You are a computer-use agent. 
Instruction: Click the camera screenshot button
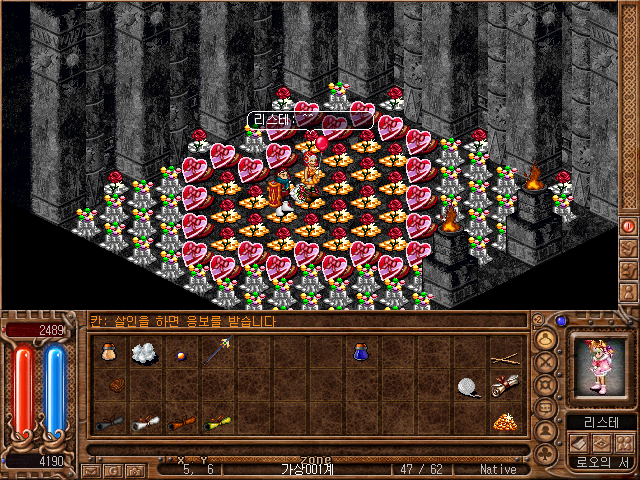(134, 469)
